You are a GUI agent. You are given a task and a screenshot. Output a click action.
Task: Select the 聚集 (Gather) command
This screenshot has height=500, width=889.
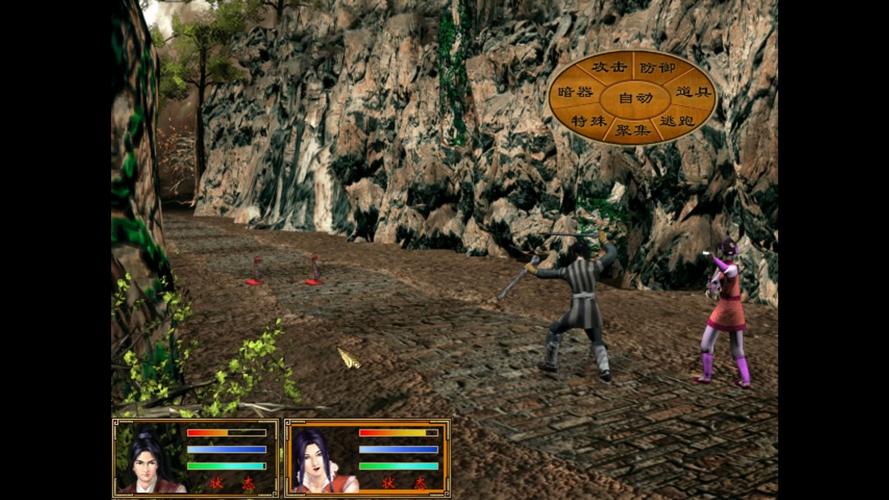point(633,130)
